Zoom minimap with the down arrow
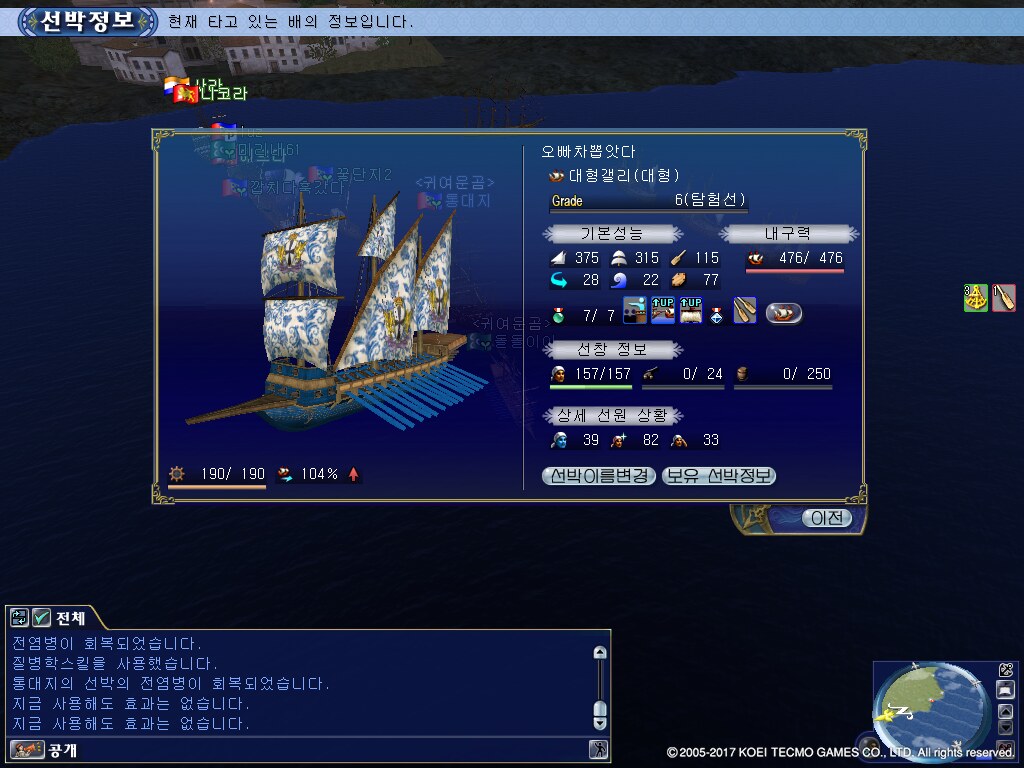Screen dimensions: 1024x768 (x=1005, y=729)
